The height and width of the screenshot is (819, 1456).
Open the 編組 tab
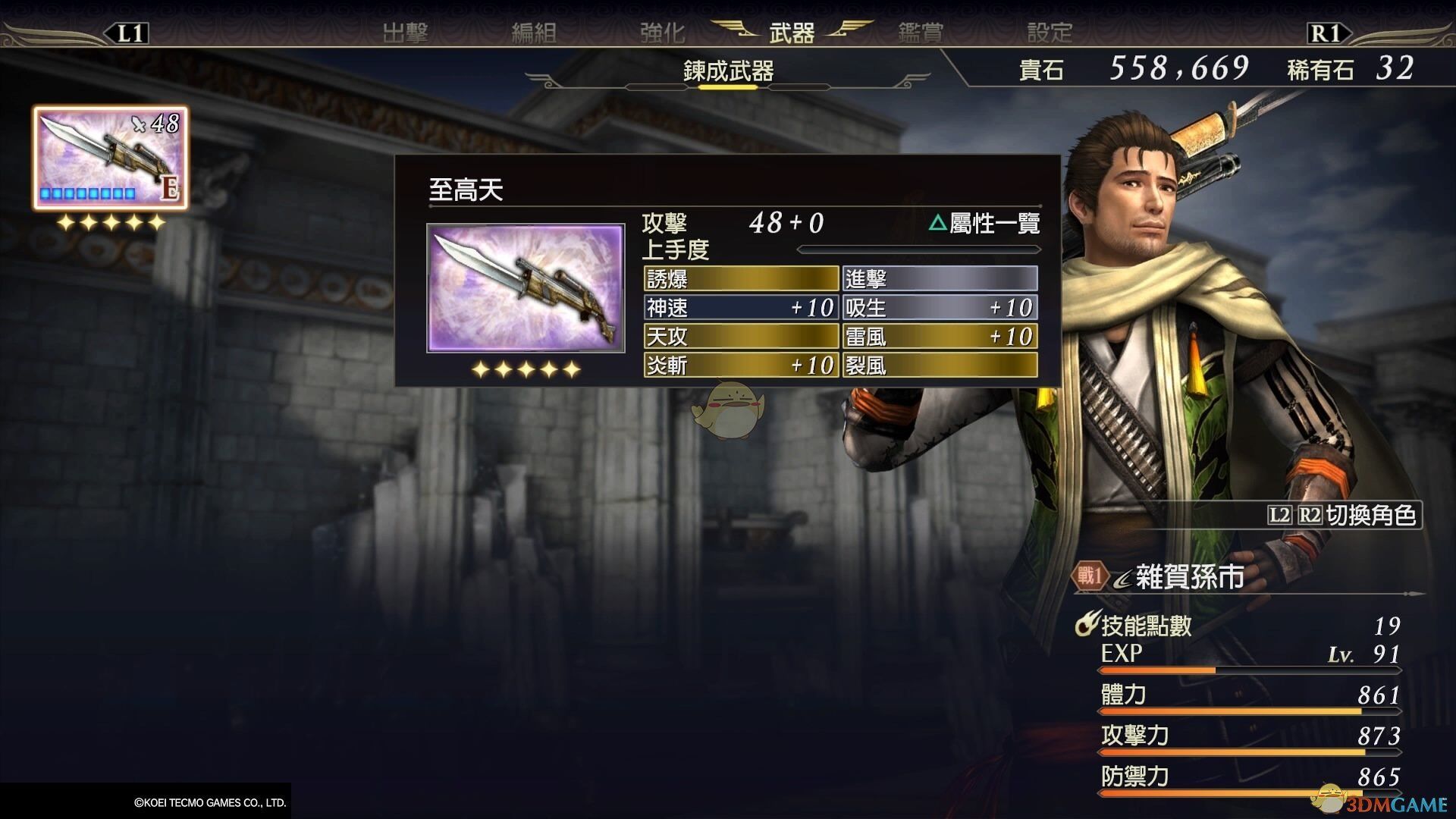(534, 33)
